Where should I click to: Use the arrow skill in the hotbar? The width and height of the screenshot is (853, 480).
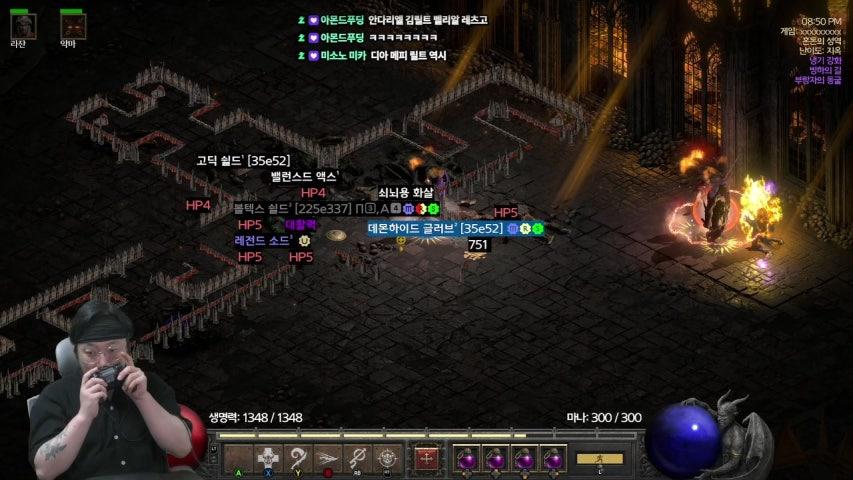[327, 459]
